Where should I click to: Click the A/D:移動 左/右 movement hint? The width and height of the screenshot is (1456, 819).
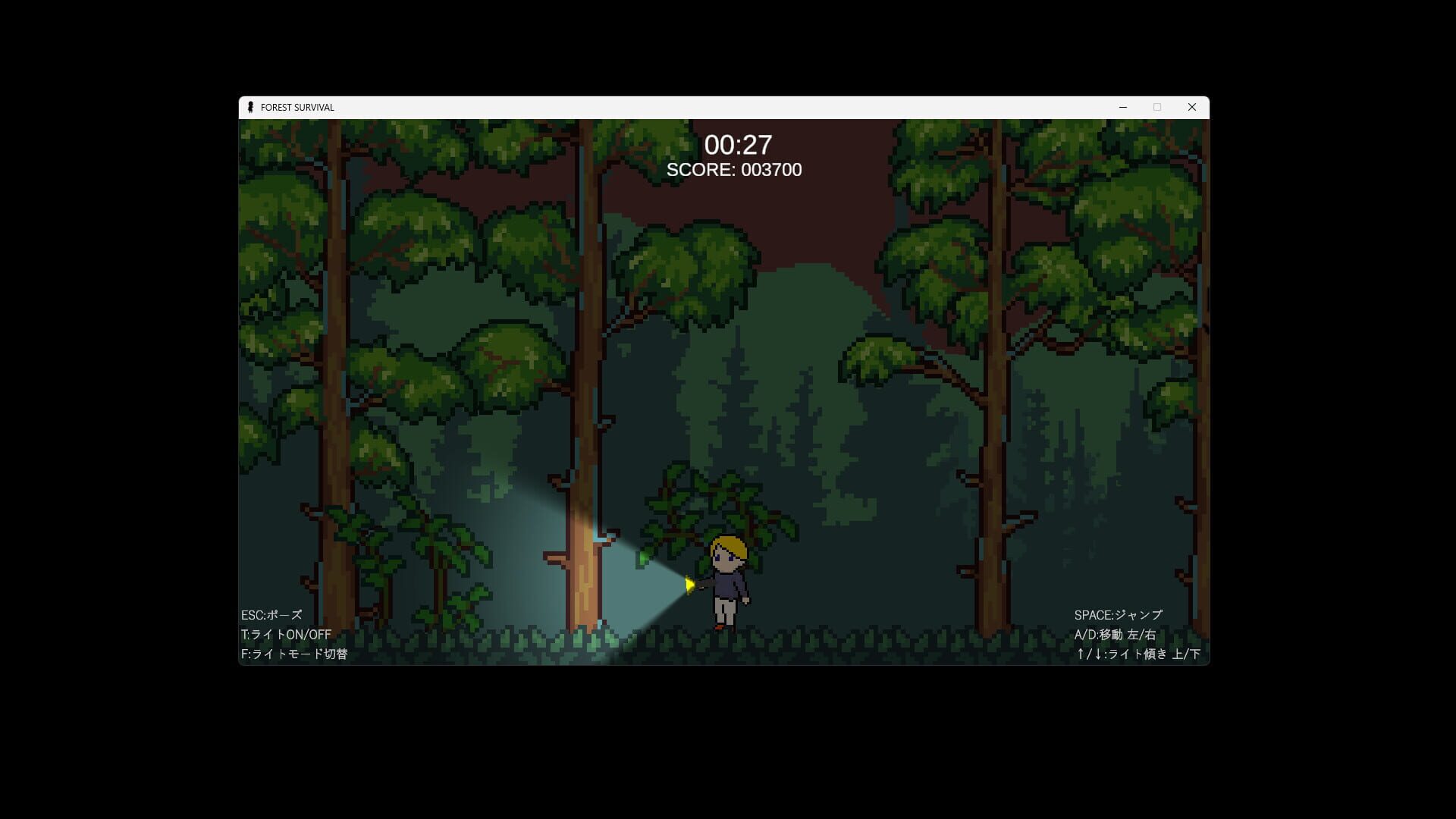pyautogui.click(x=1116, y=635)
